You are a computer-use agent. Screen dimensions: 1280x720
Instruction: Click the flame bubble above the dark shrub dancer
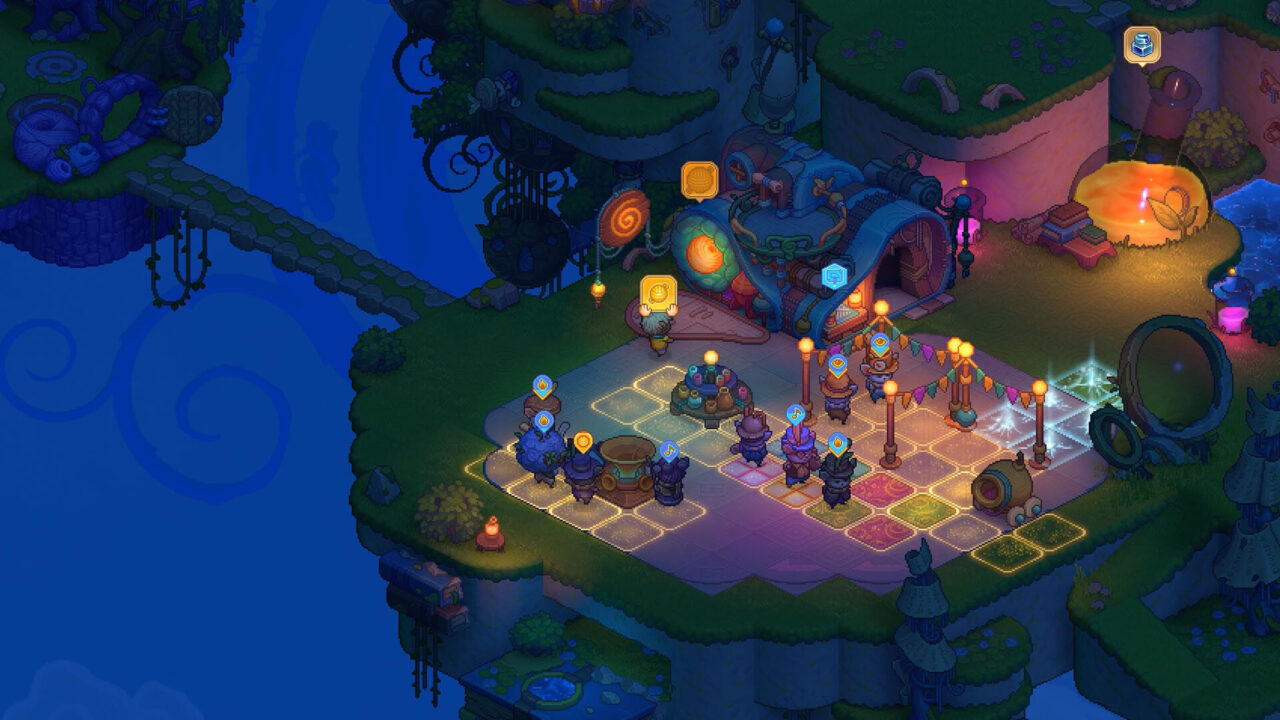pos(838,444)
